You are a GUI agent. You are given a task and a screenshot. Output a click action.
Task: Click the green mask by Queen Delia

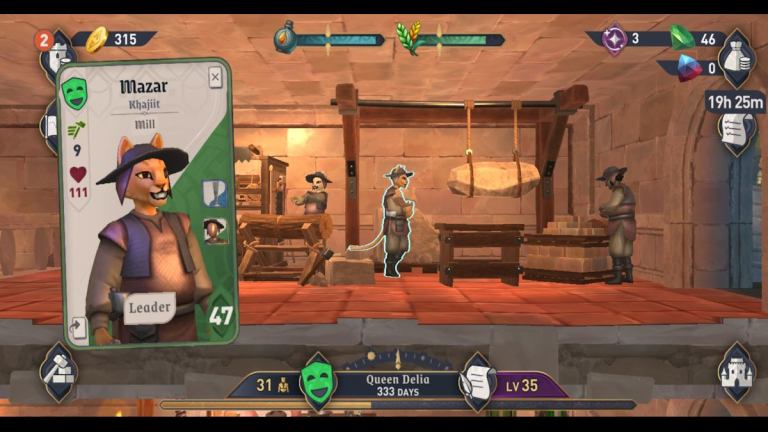[x=318, y=382]
